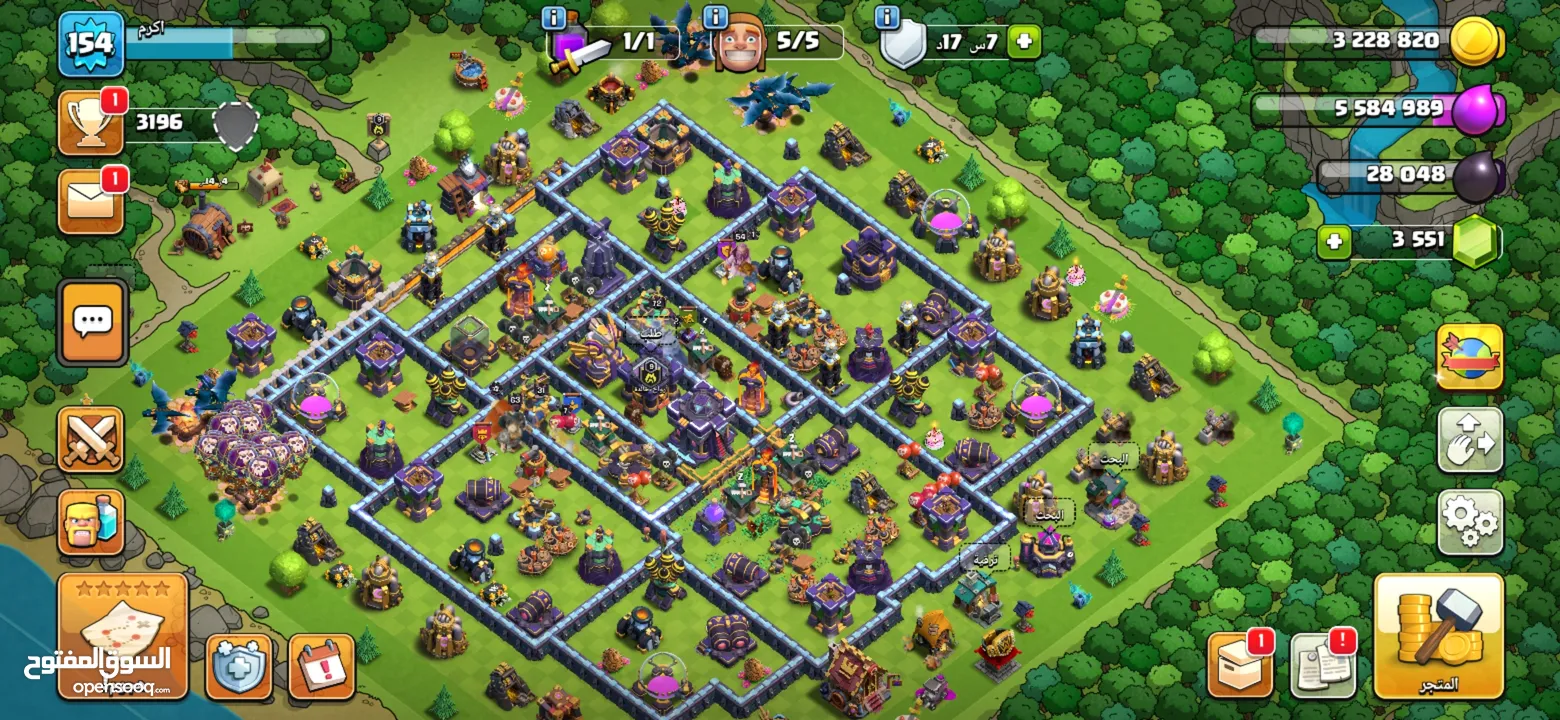Screen dimensions: 1560x720
Task: Tap the crossed swords Attack button
Action: 91,439
